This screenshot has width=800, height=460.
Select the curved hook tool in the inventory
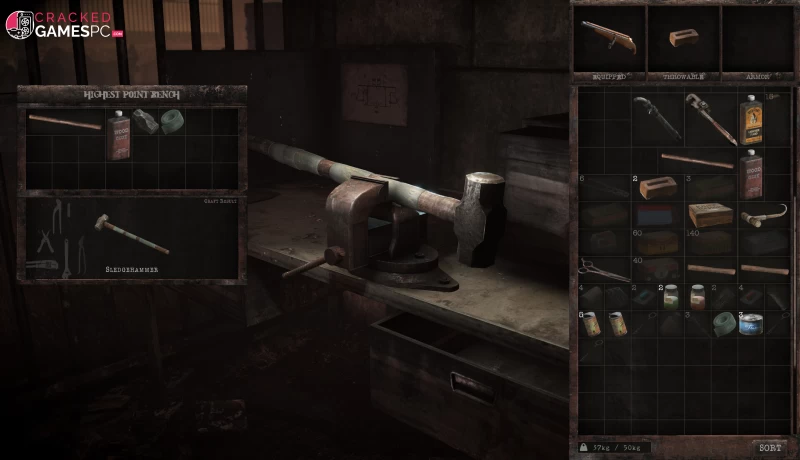pyautogui.click(x=762, y=214)
